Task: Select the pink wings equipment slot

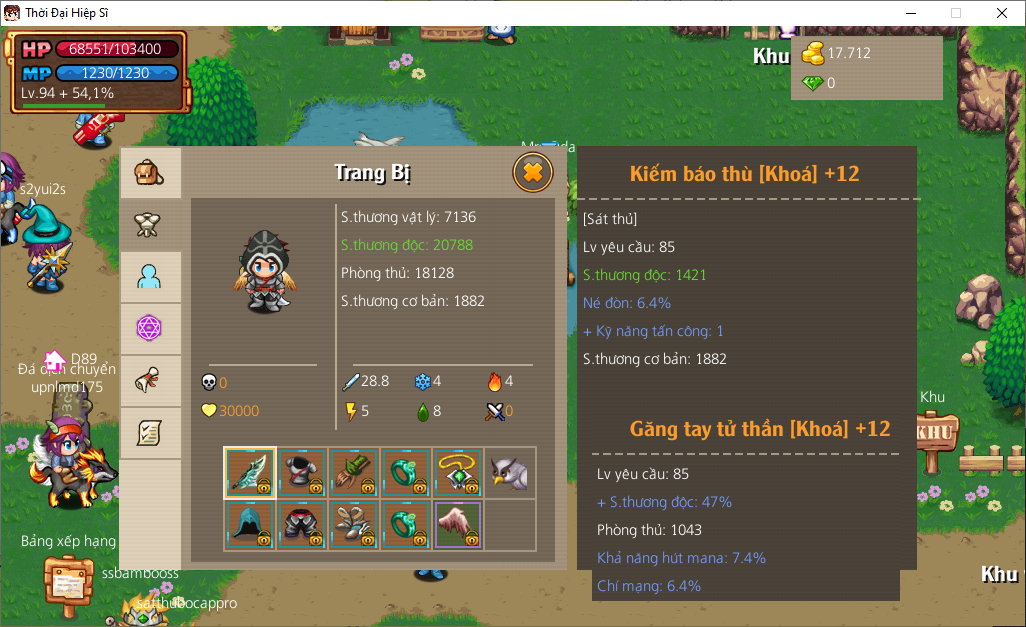Action: pyautogui.click(x=458, y=524)
